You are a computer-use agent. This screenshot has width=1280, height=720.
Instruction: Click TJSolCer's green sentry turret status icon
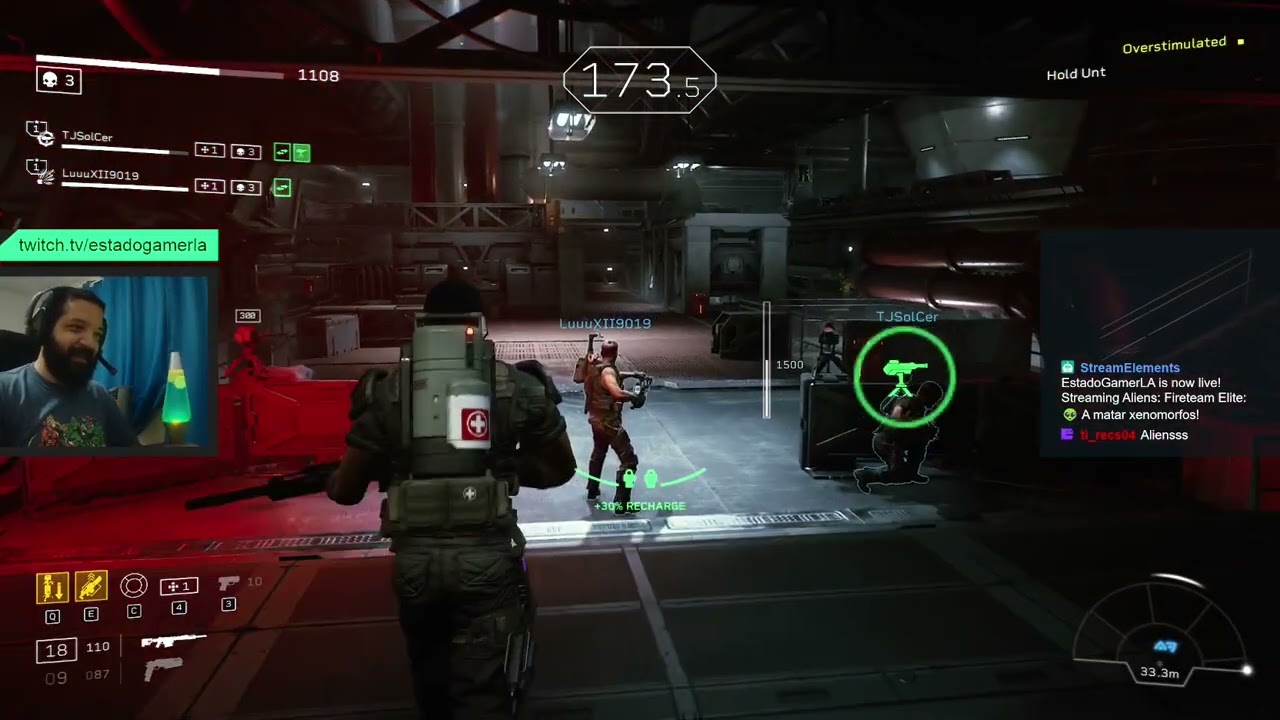coord(301,152)
